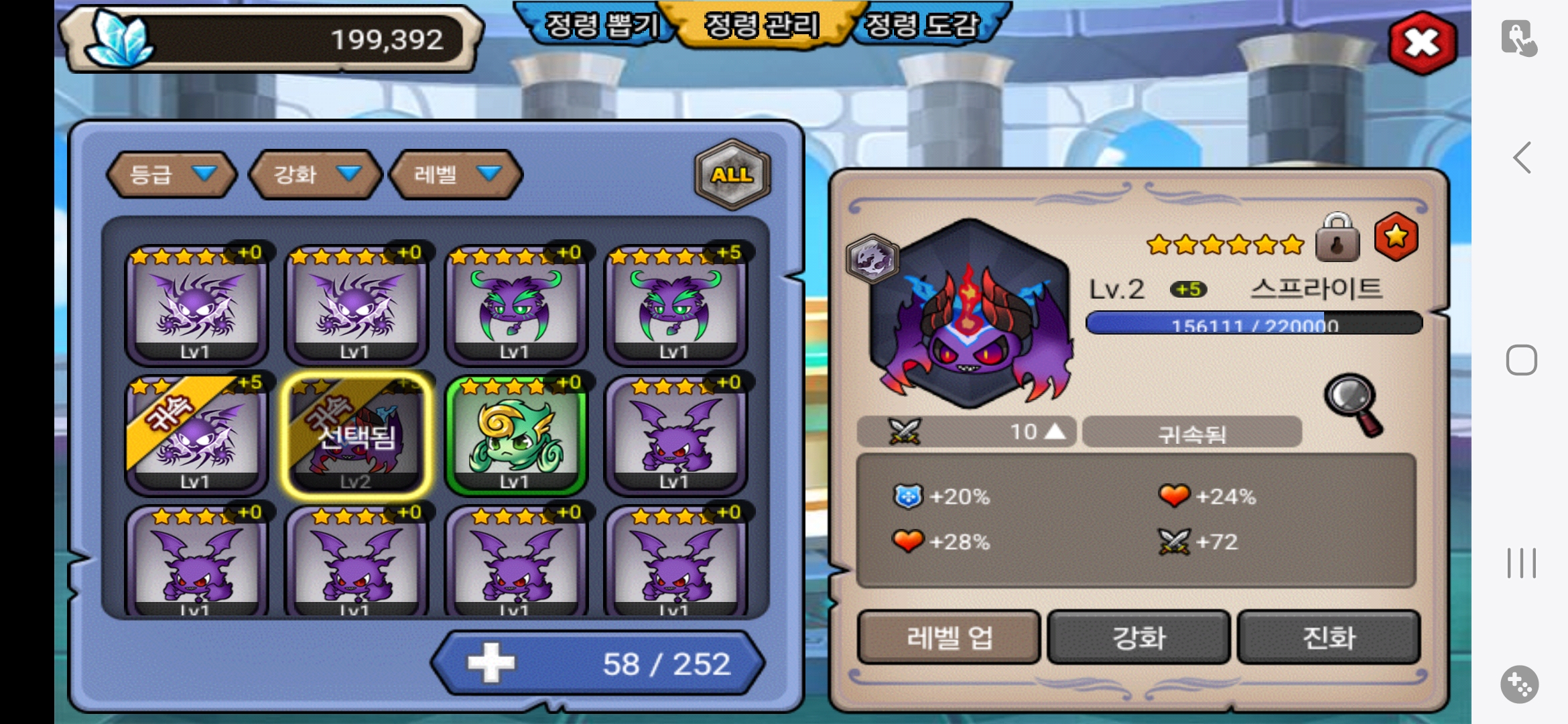Toggle the padlock lock icon
The height and width of the screenshot is (724, 1568).
[x=1337, y=238]
